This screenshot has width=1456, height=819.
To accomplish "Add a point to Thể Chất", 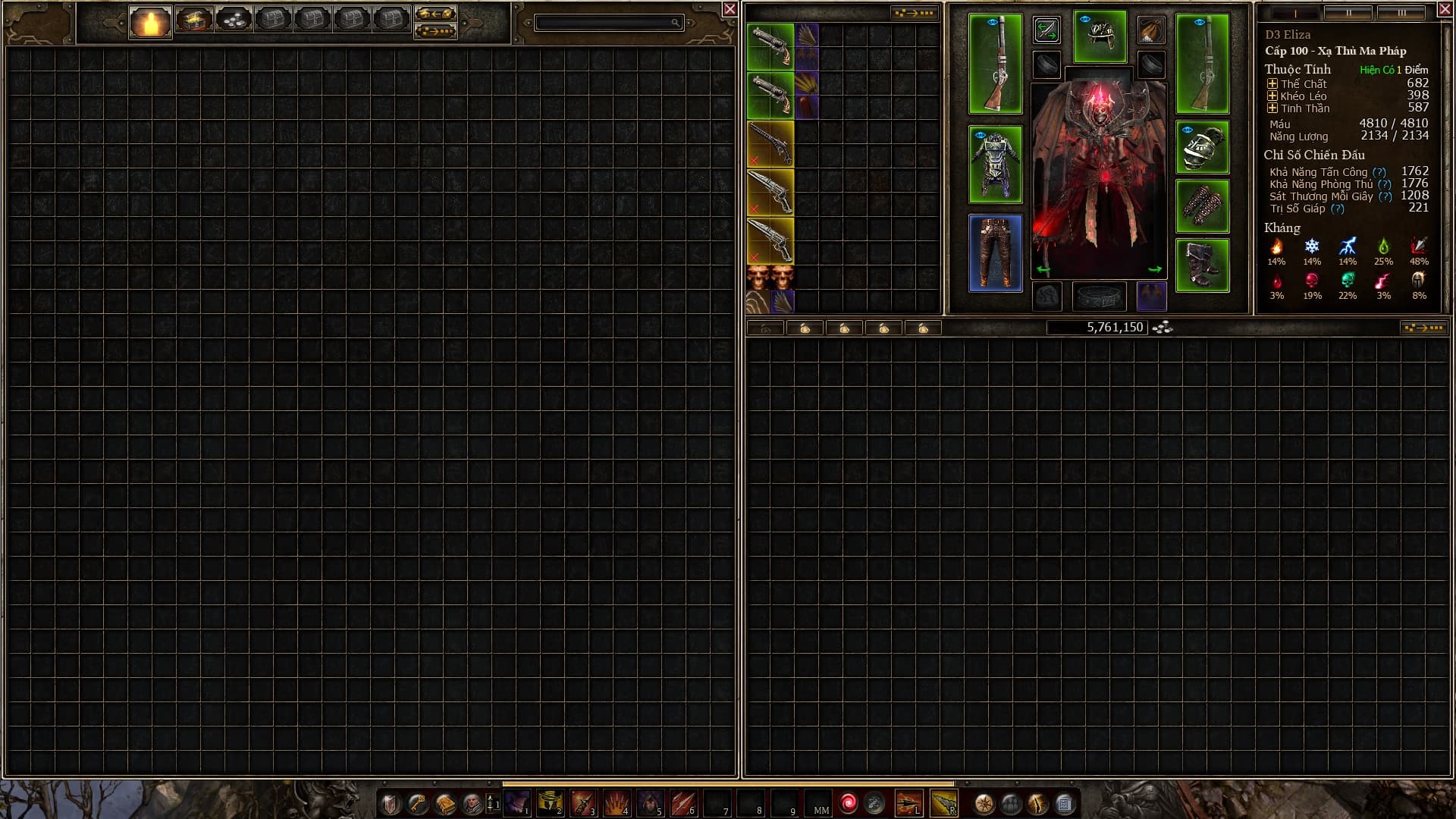I will click(x=1272, y=84).
